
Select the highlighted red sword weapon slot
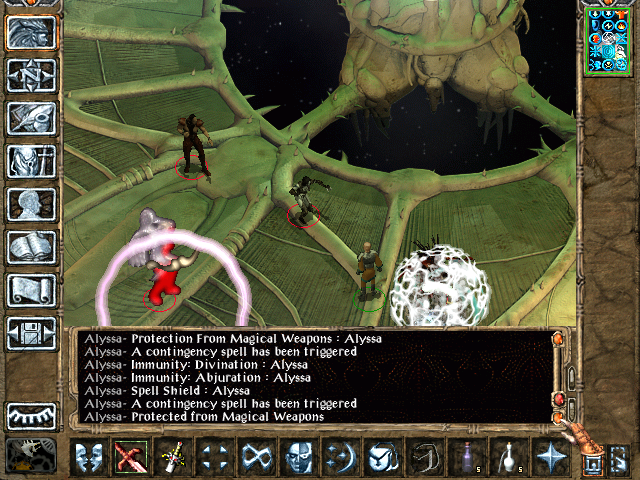pos(129,457)
